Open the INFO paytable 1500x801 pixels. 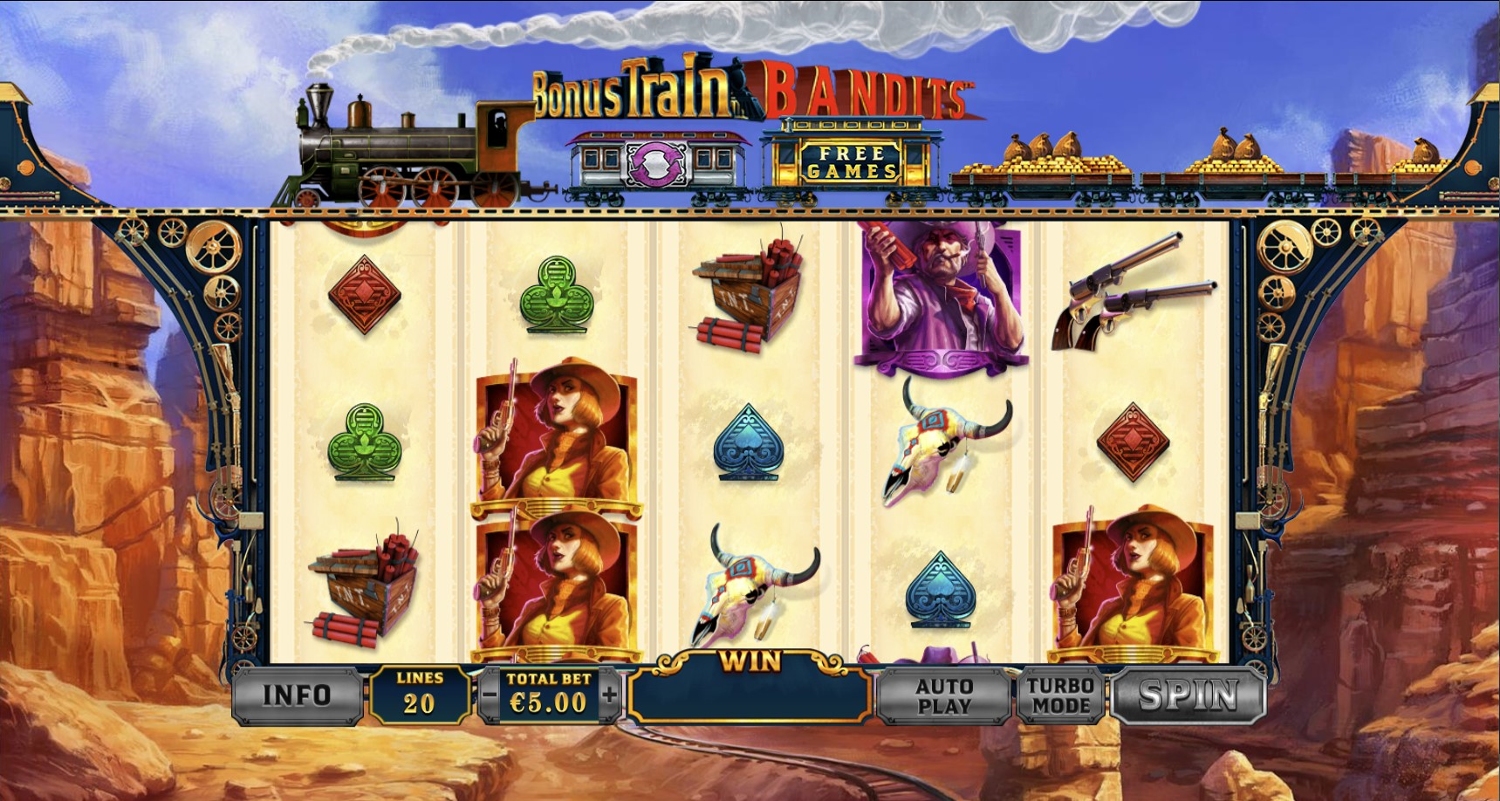(x=297, y=695)
